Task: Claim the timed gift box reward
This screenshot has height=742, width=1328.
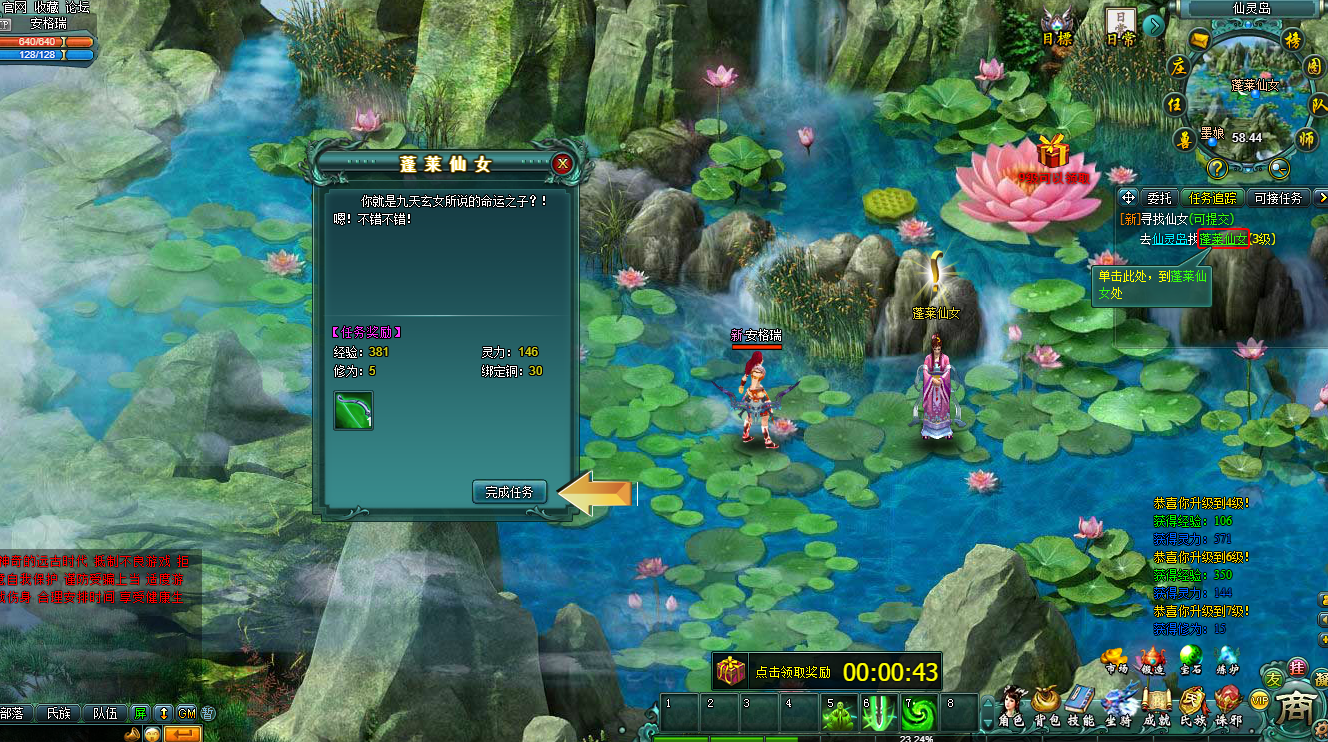Action: point(731,672)
